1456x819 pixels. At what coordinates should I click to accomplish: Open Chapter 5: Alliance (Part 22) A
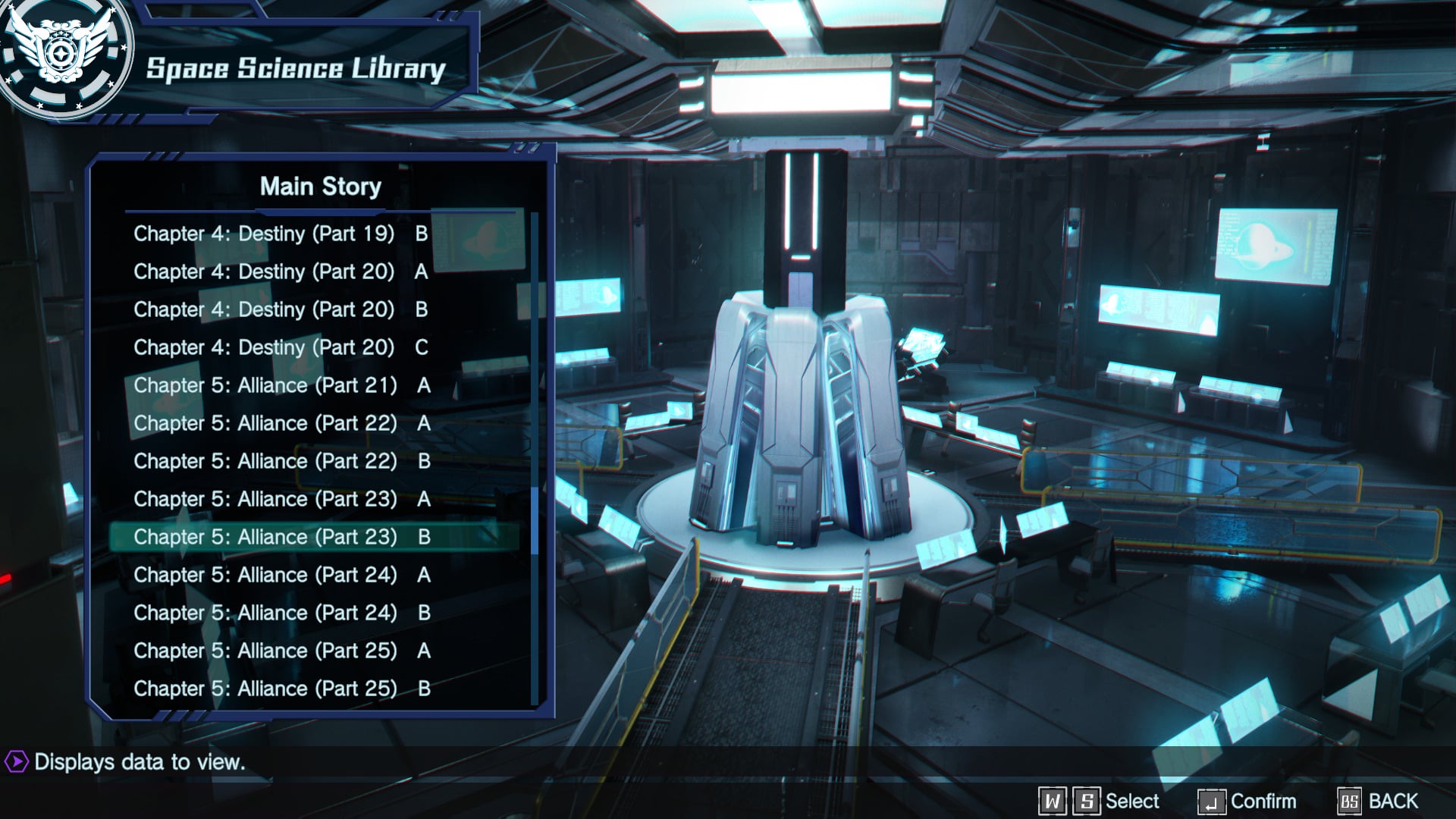pyautogui.click(x=282, y=423)
